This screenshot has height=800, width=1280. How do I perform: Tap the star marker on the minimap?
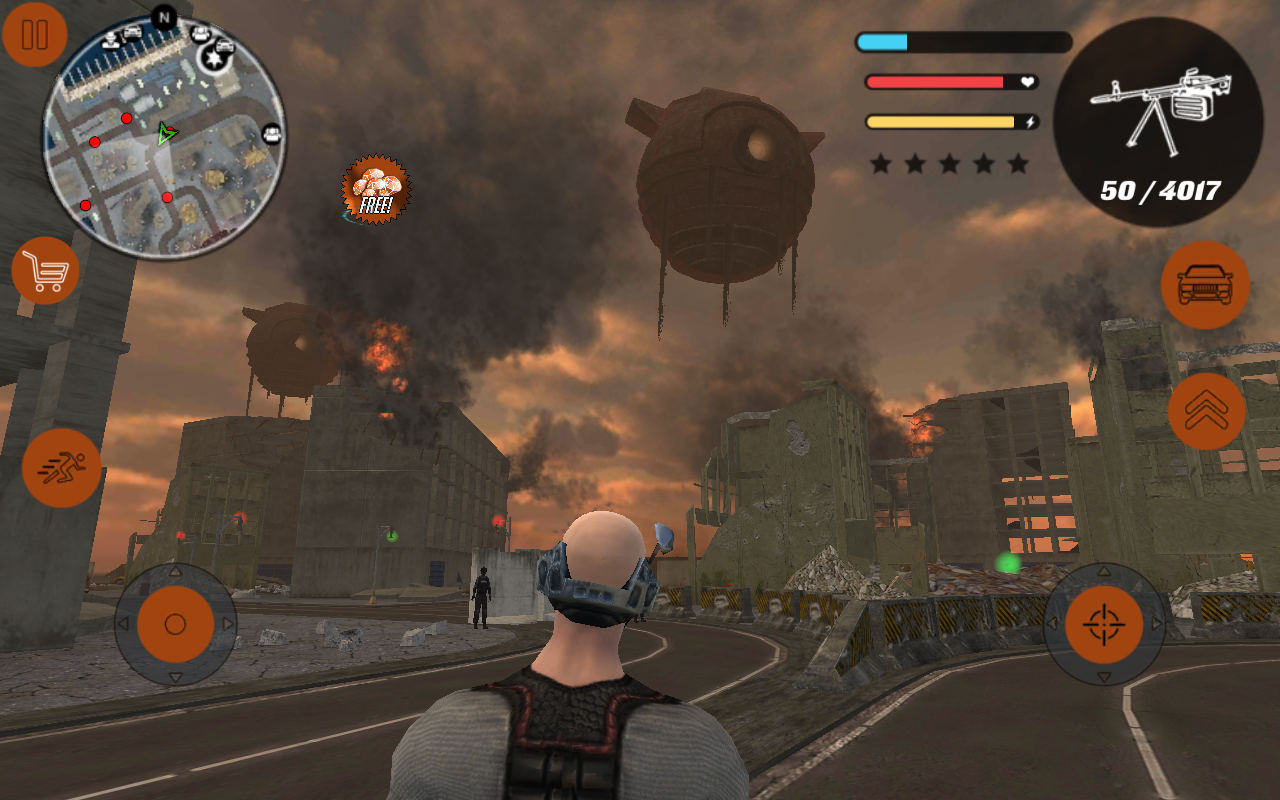[214, 59]
